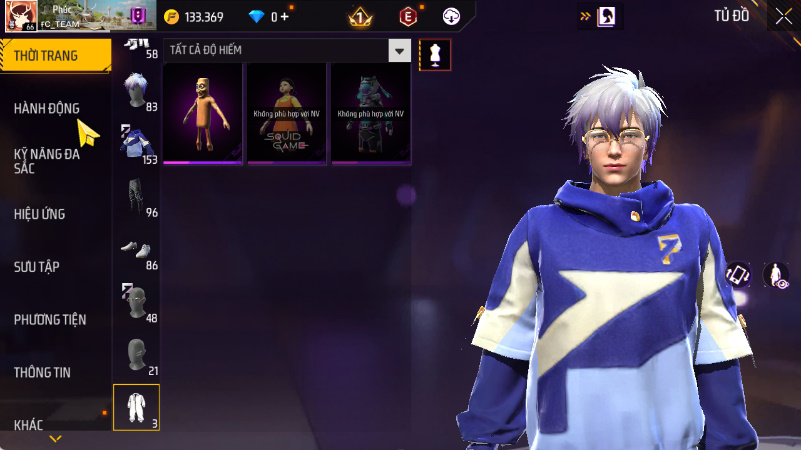Open the pants subcategory
Image resolution: width=801 pixels, height=450 pixels.
point(136,198)
